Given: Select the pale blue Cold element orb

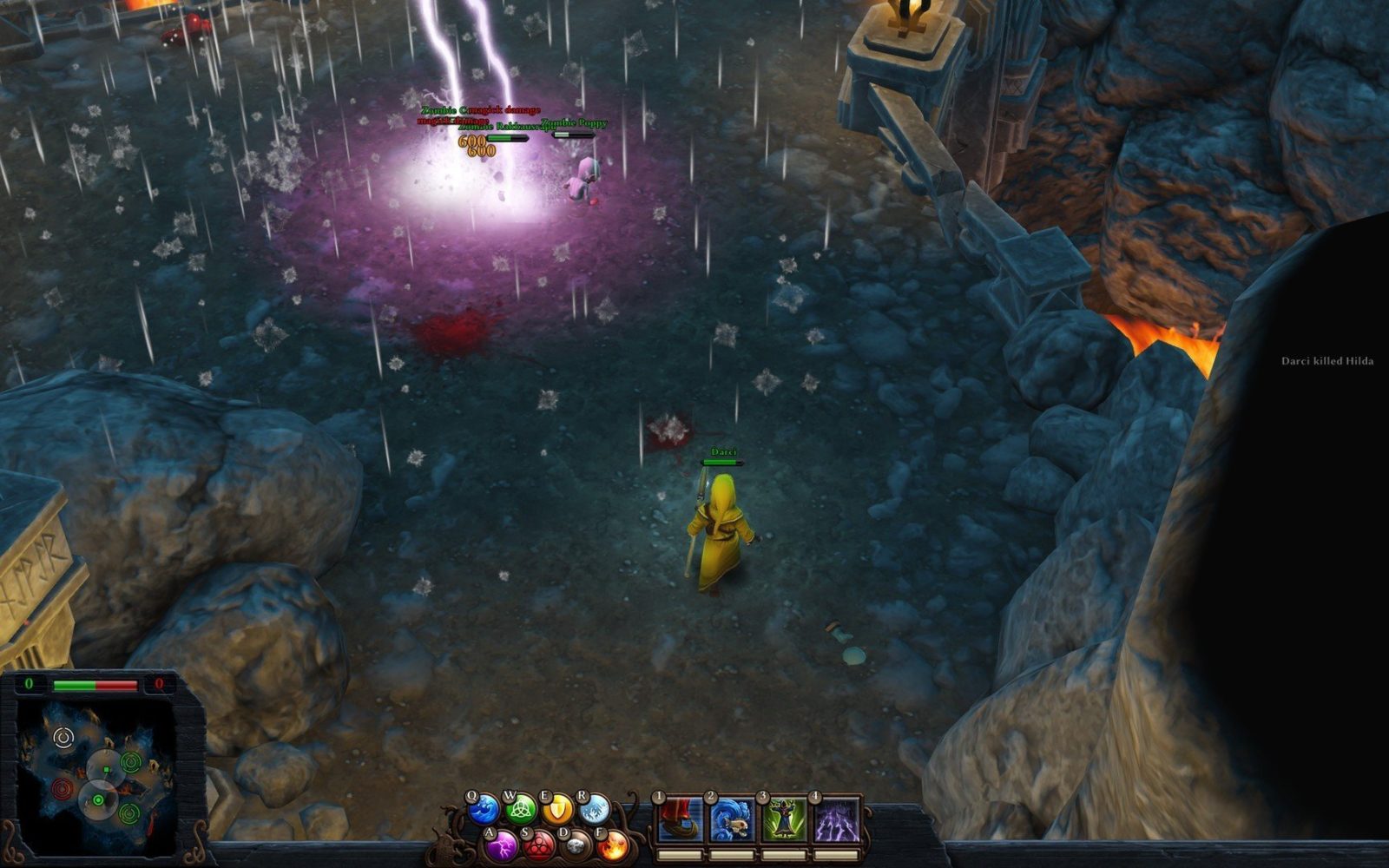Looking at the screenshot, I should click(595, 811).
